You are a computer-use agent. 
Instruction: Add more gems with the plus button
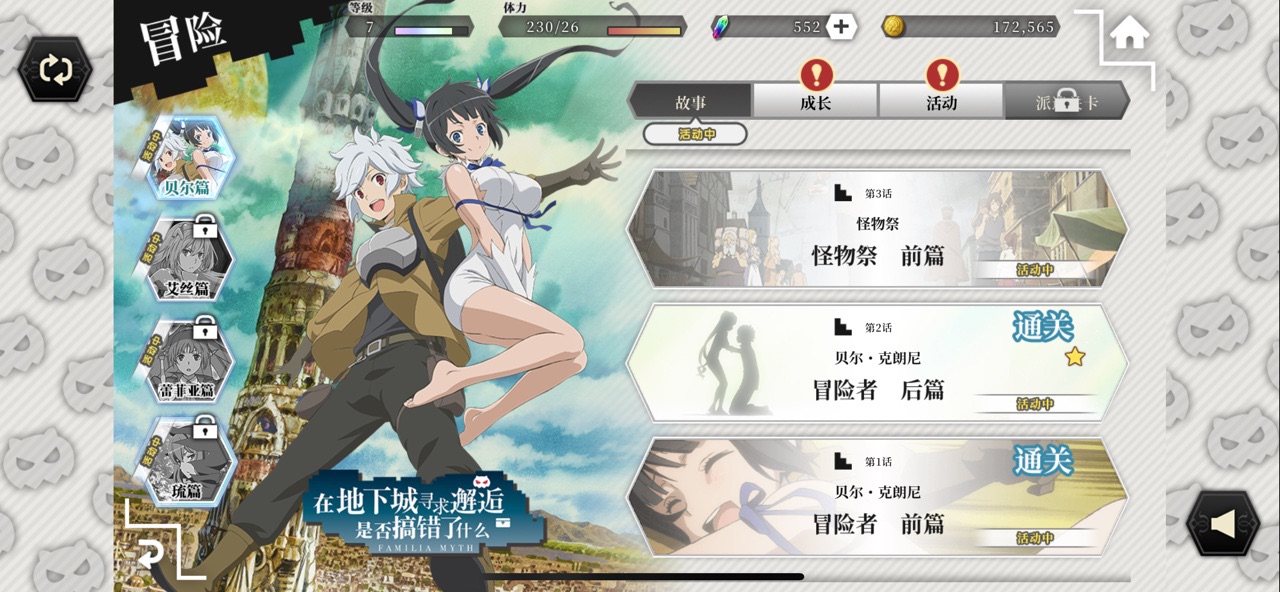[x=841, y=27]
